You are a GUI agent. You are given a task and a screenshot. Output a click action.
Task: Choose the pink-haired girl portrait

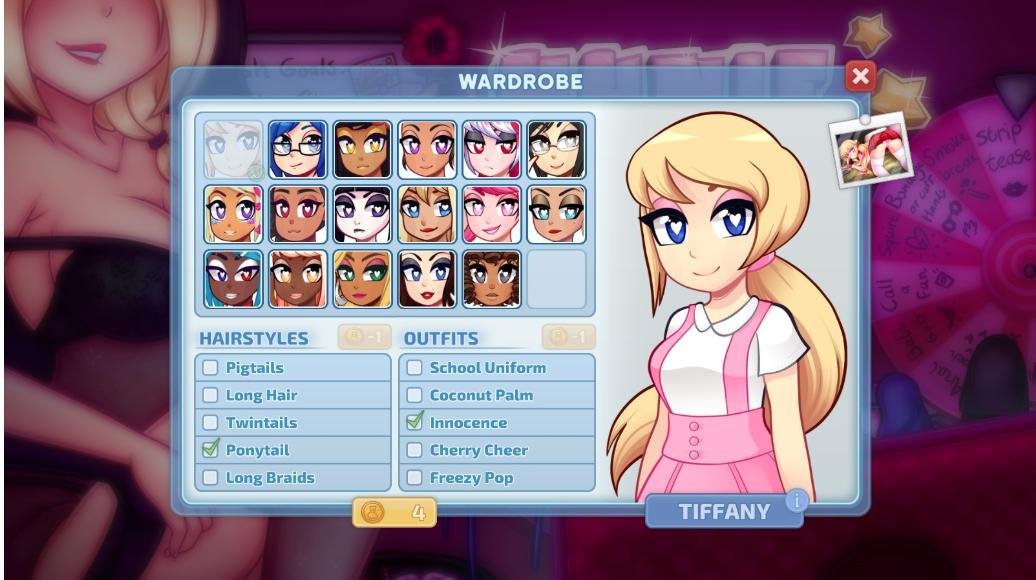pyautogui.click(x=492, y=214)
